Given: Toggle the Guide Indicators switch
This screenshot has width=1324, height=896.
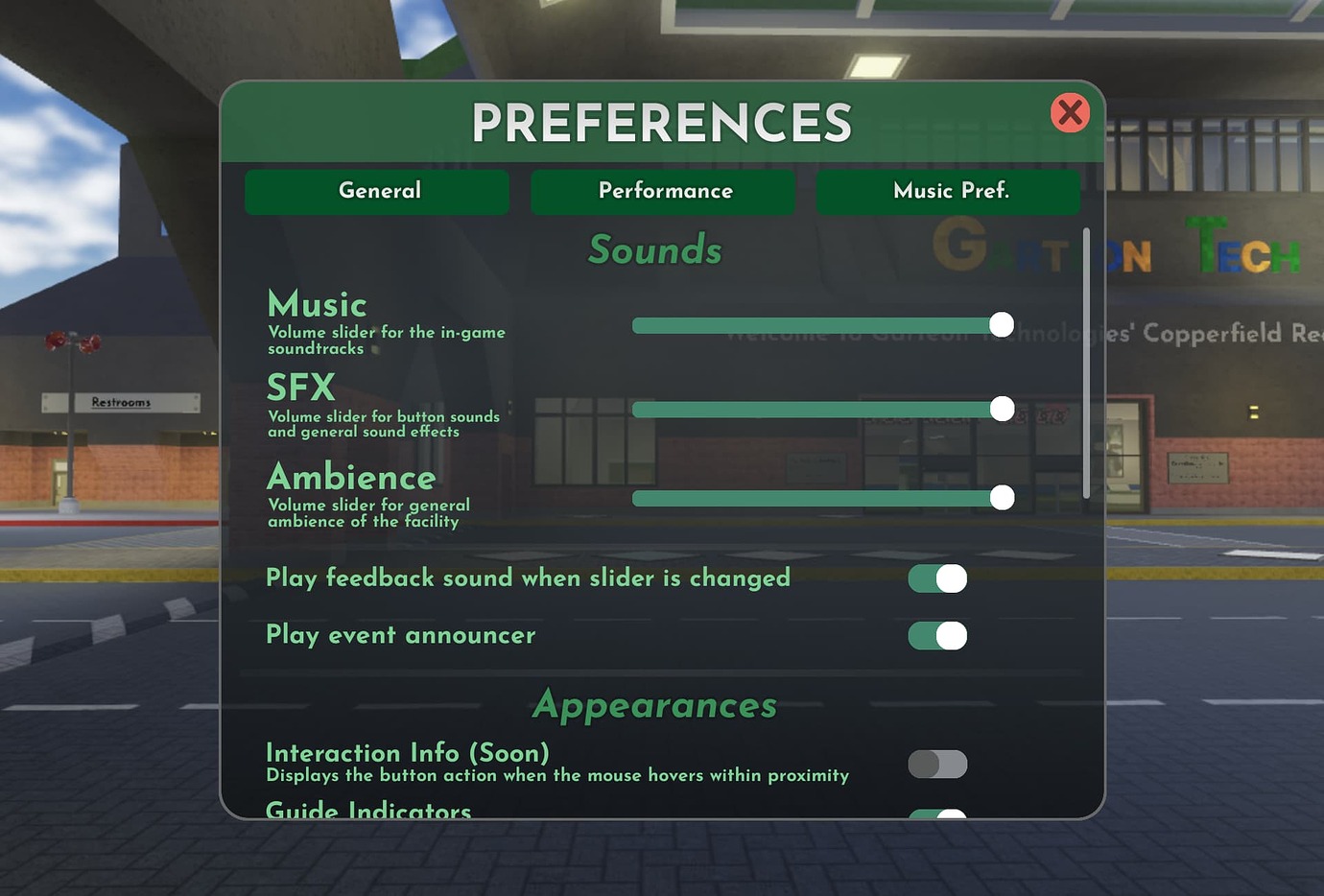Looking at the screenshot, I should coord(937,814).
